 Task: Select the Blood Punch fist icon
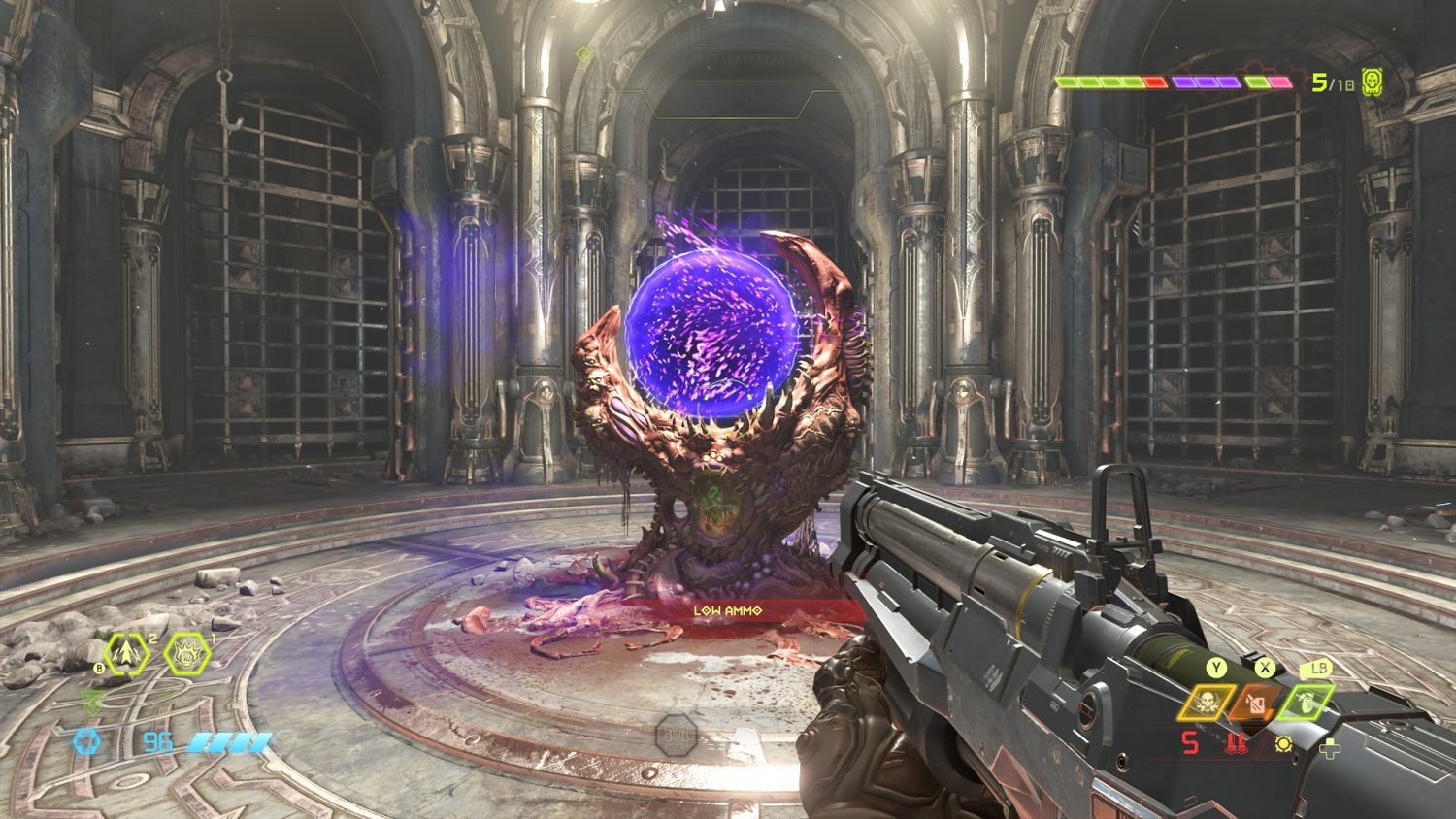point(187,655)
